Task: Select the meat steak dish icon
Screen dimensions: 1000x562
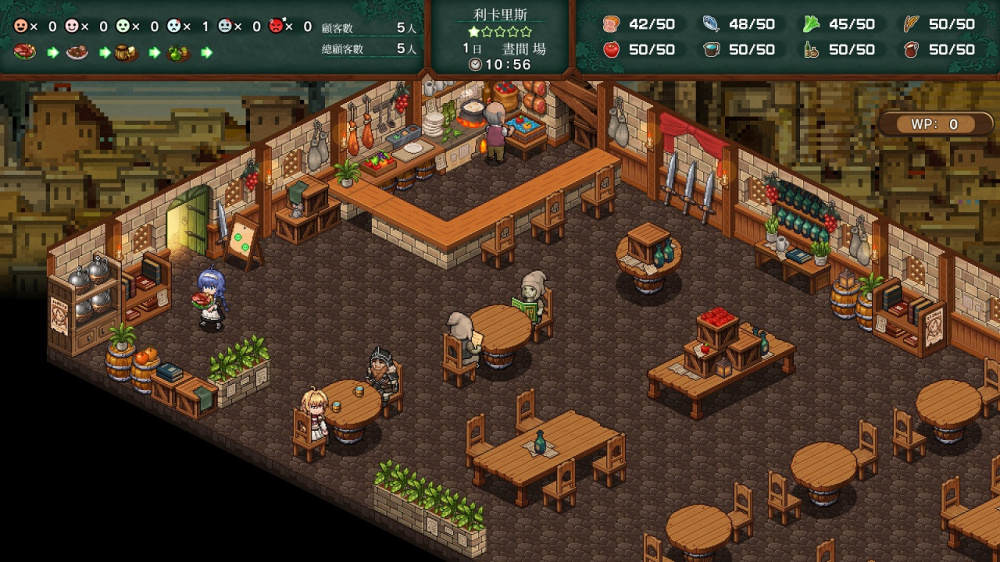Action: [25, 52]
